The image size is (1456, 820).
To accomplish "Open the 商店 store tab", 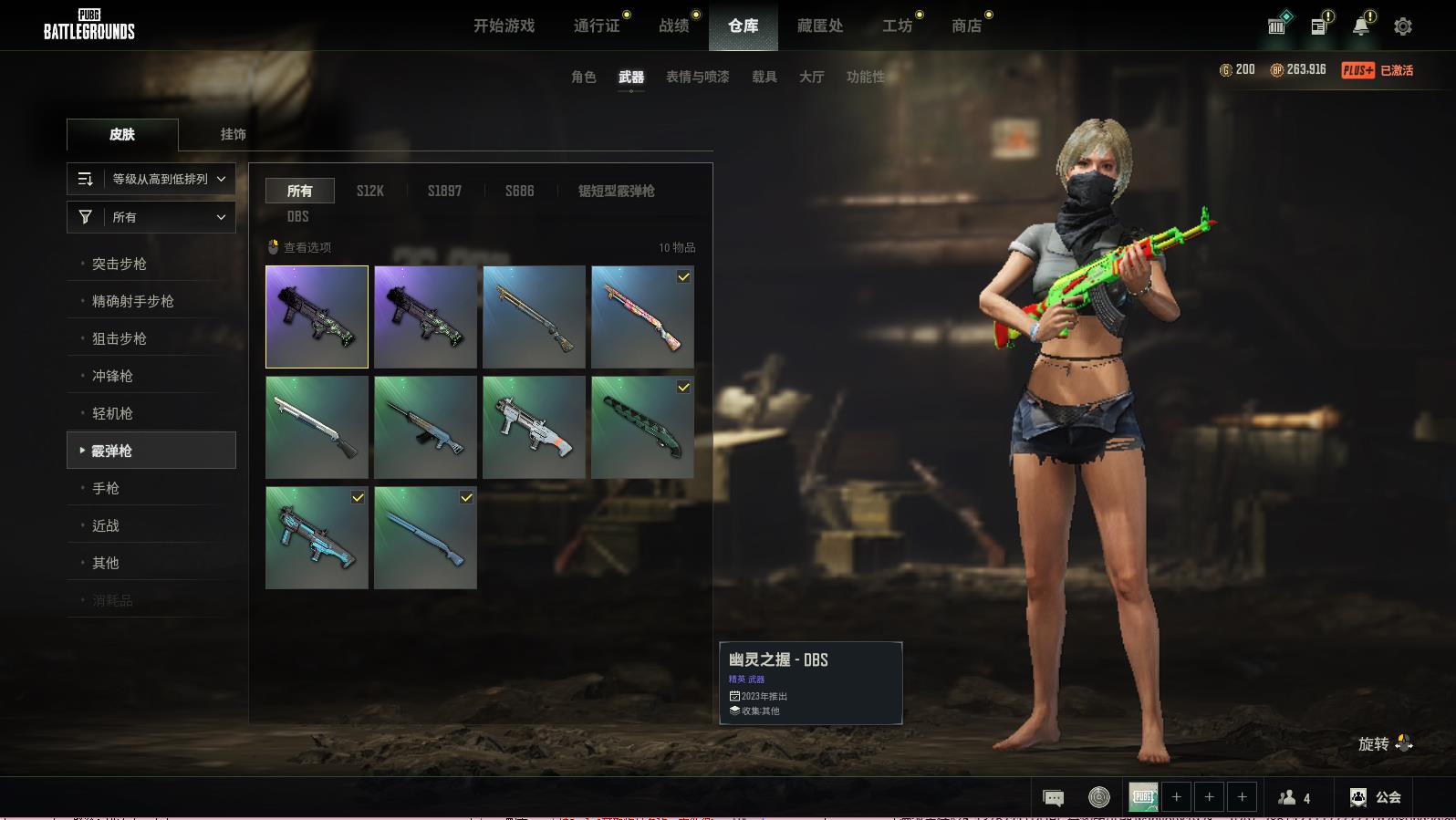I will coord(966,26).
